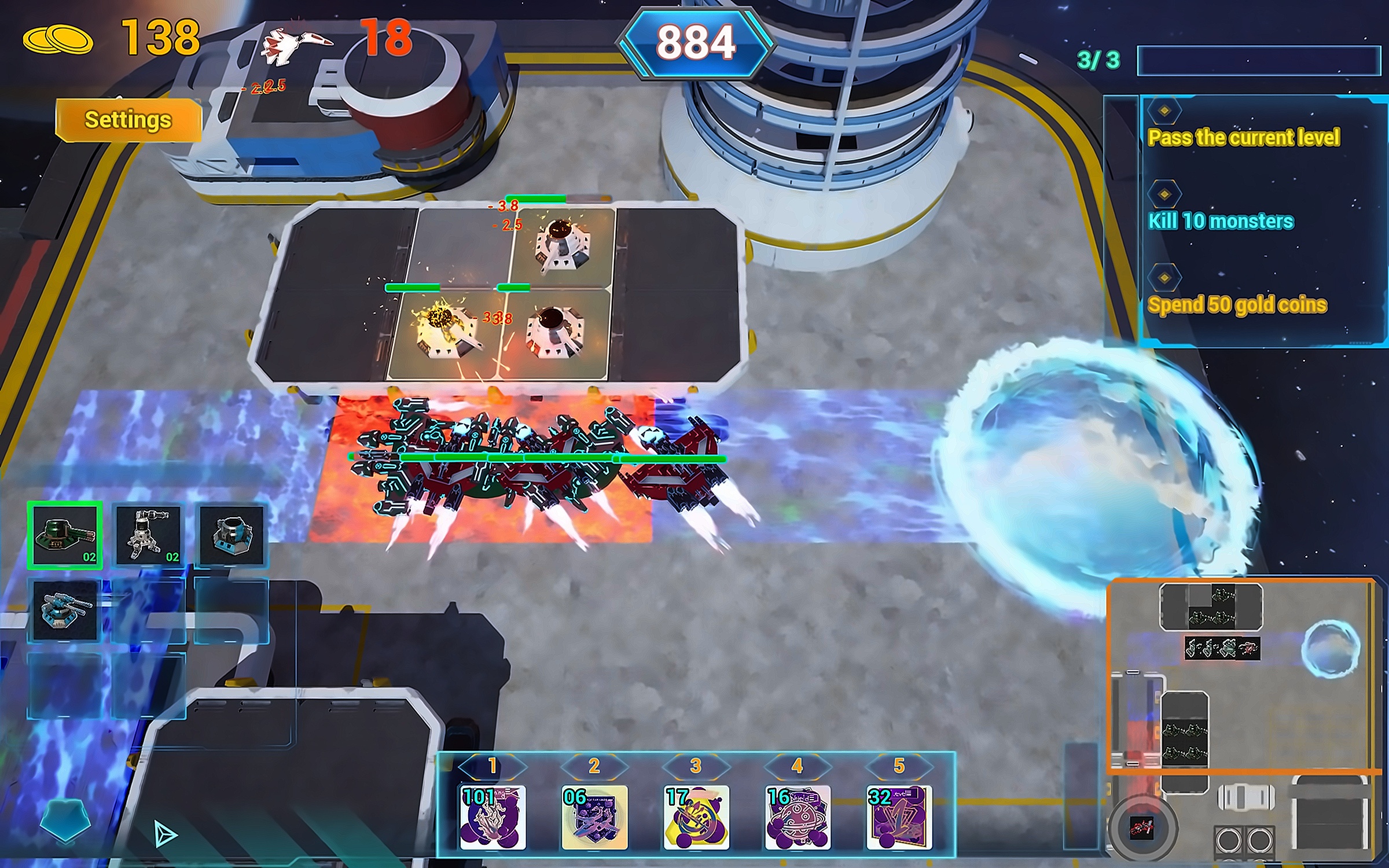Screen dimensions: 1389x868
Task: Choose the white tripod robot turret
Action: (x=148, y=535)
